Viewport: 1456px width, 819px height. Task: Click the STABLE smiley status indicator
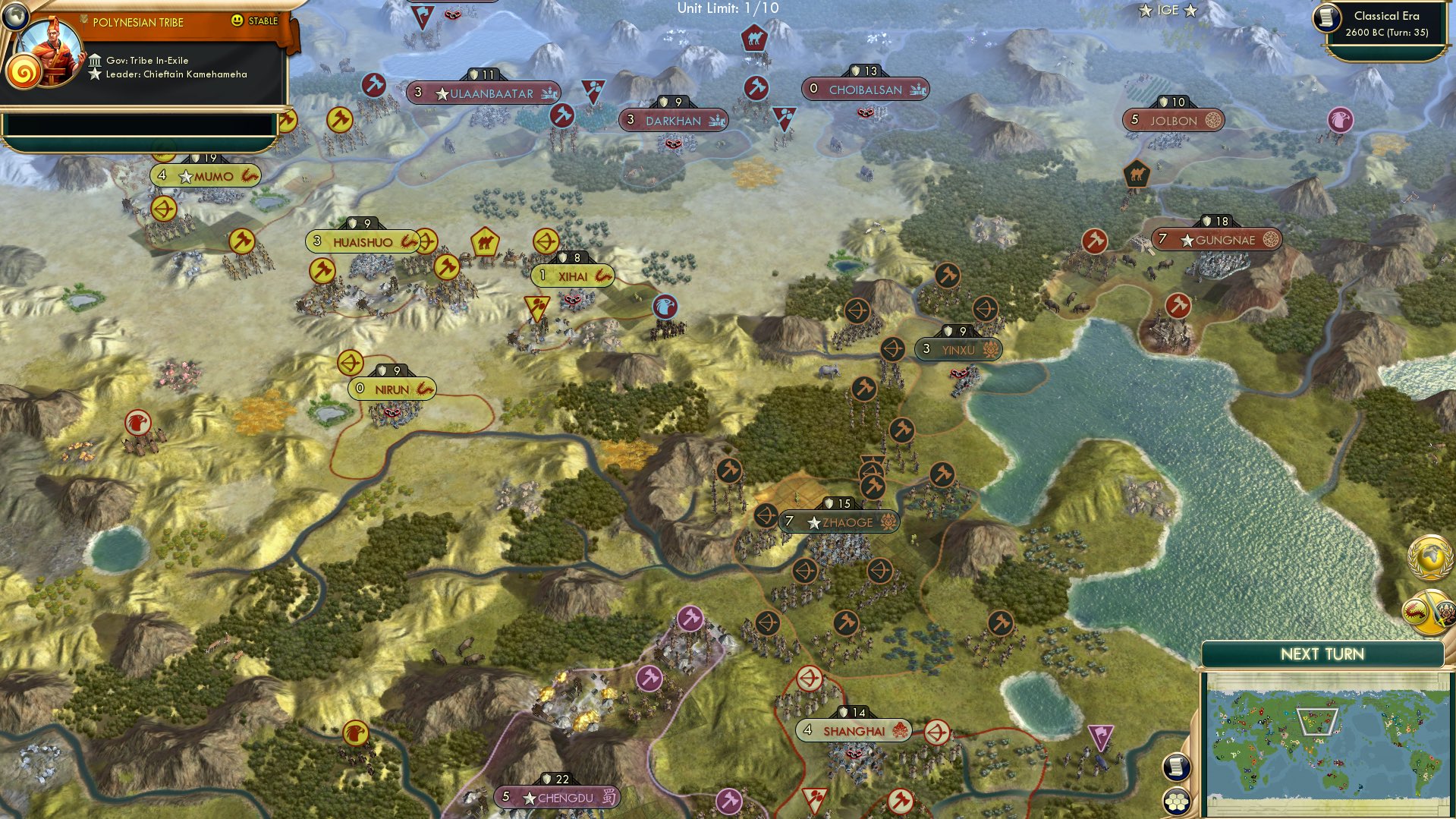click(x=237, y=21)
